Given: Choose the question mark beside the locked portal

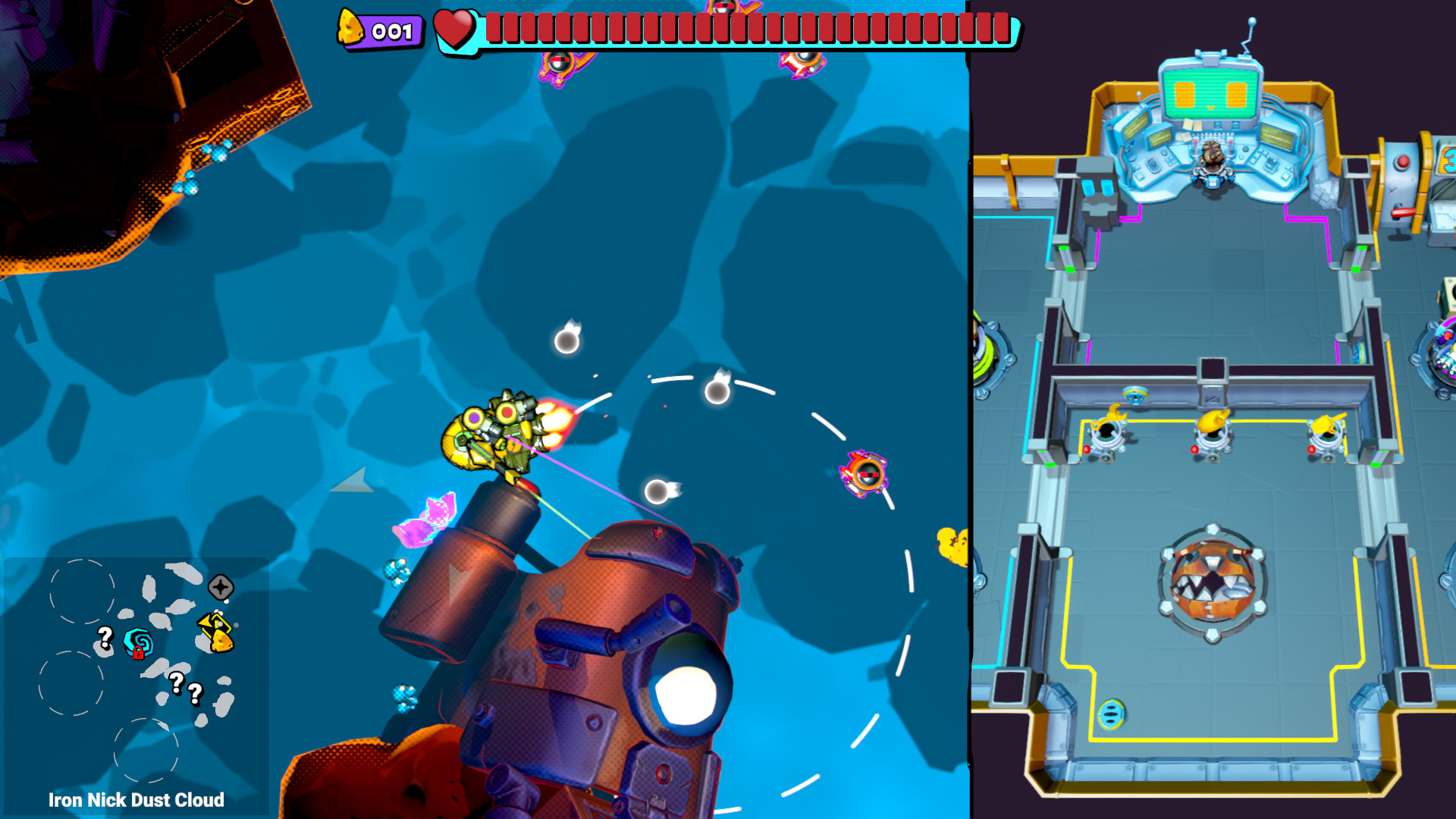Looking at the screenshot, I should pos(105,637).
